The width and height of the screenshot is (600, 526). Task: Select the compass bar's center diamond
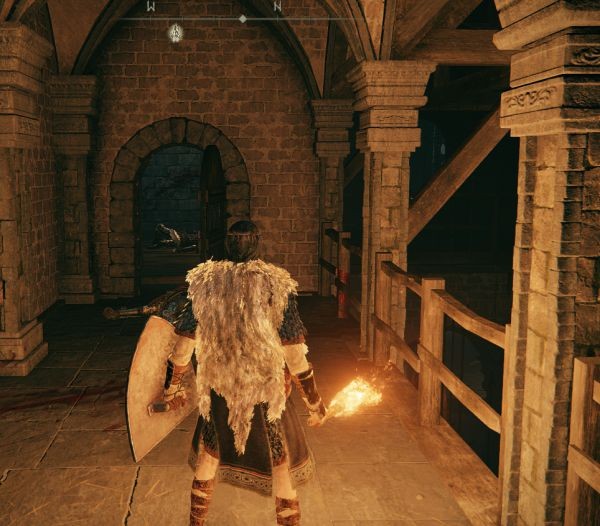[243, 18]
